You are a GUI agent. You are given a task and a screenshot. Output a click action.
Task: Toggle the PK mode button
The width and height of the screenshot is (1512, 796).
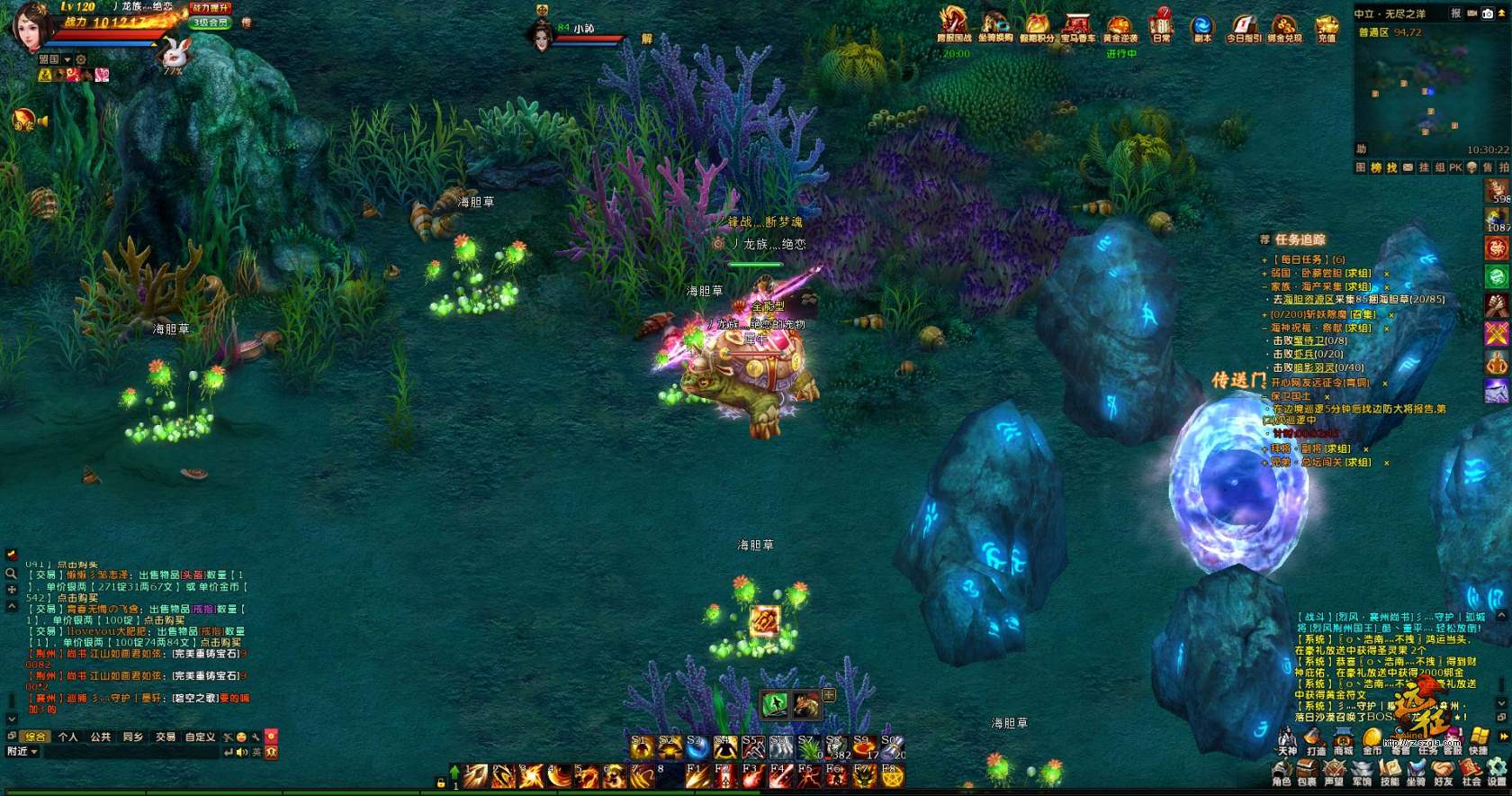(1455, 167)
